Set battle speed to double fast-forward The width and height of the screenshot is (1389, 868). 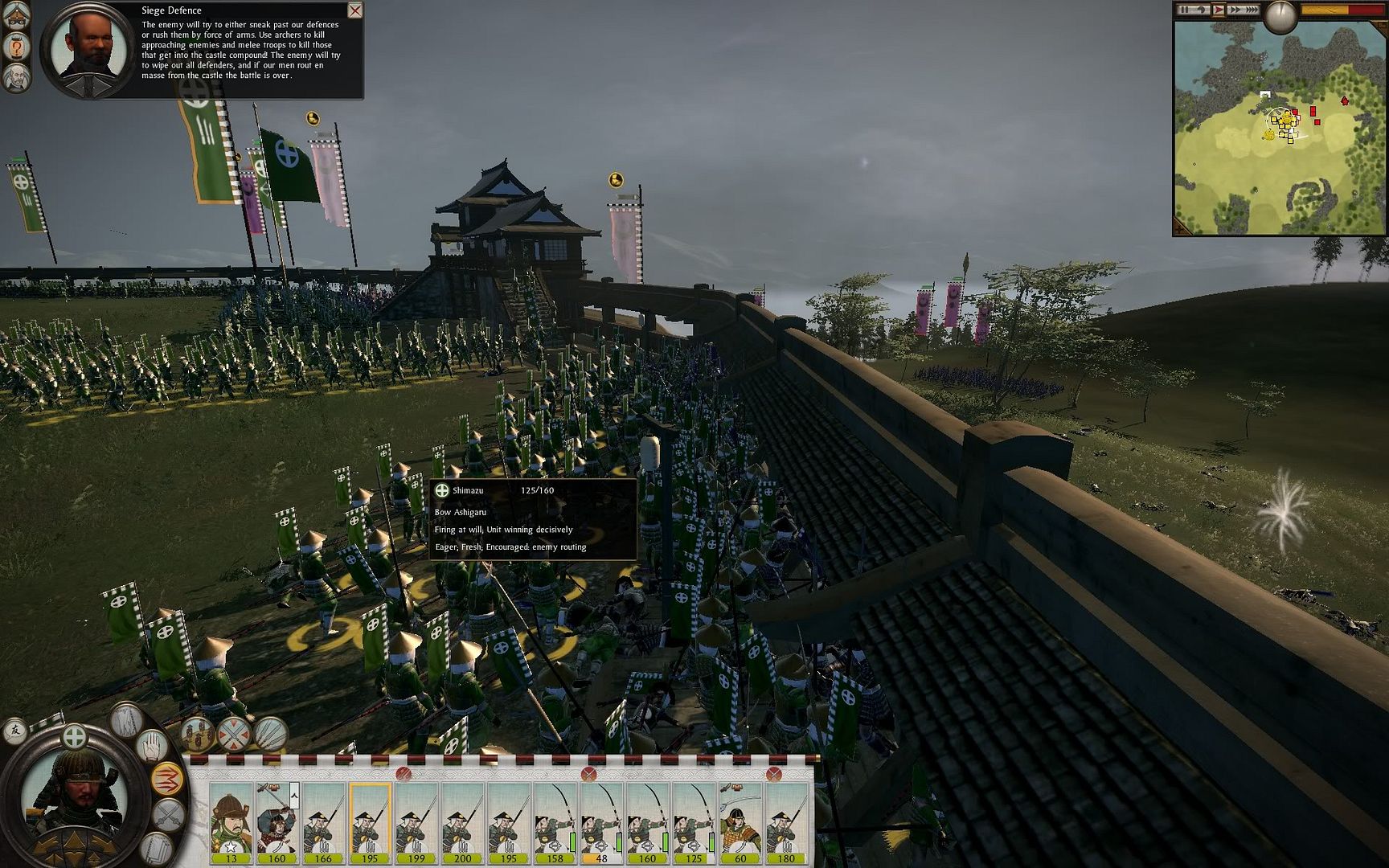coord(1234,10)
